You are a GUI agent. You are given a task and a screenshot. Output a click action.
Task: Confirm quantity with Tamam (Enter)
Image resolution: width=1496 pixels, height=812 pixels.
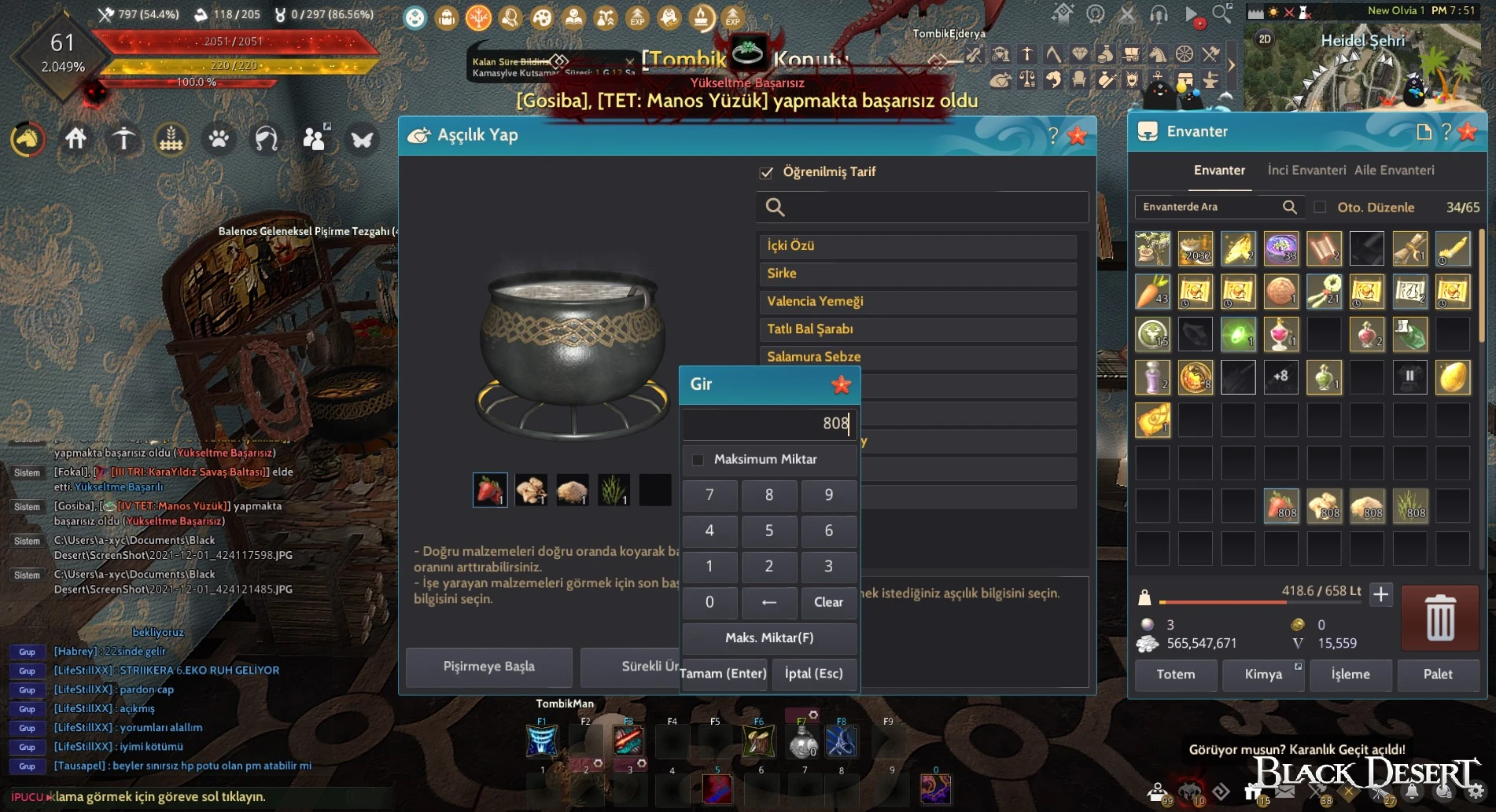click(x=723, y=674)
